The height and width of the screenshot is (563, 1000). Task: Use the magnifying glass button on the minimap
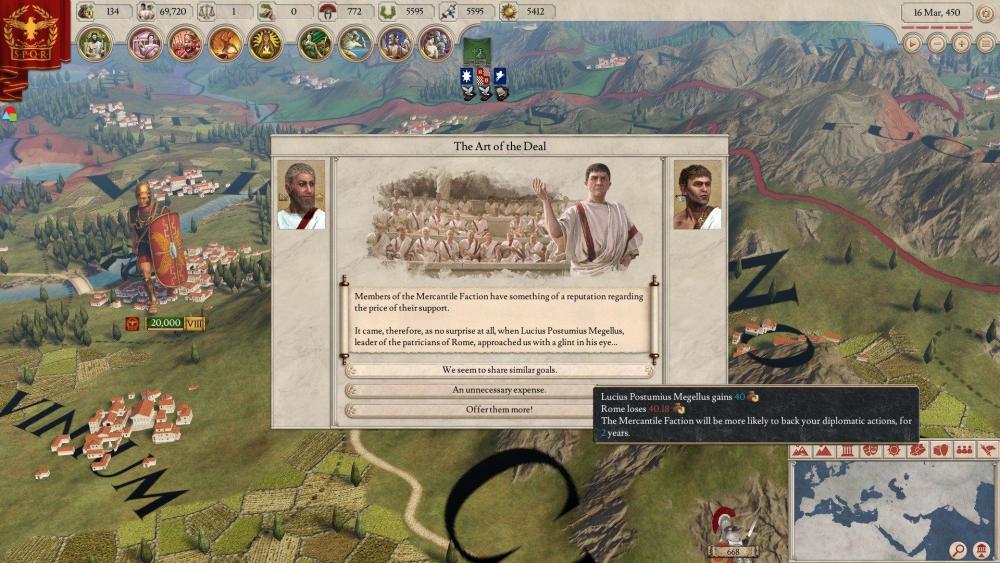tap(957, 549)
